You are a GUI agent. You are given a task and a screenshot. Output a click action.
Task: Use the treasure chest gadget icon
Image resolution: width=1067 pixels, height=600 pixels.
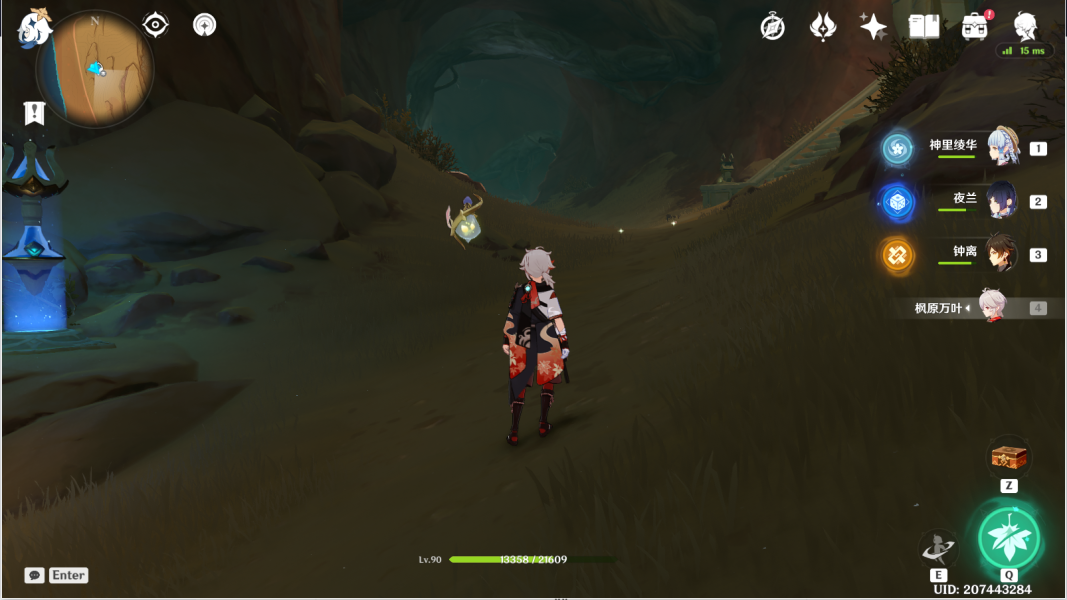point(1009,456)
